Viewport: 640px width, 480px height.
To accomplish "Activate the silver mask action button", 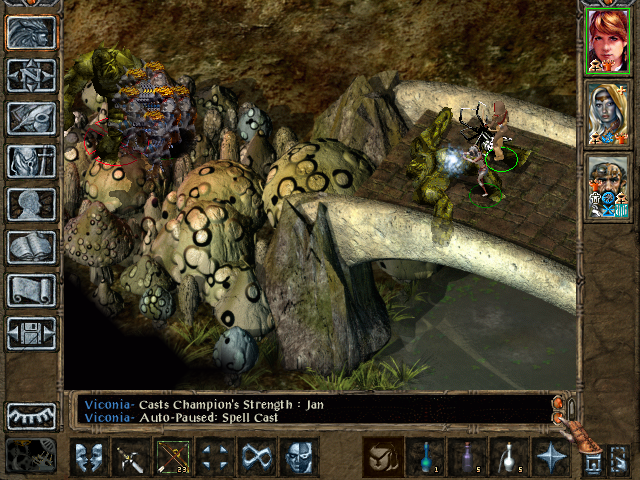I will point(299,458).
